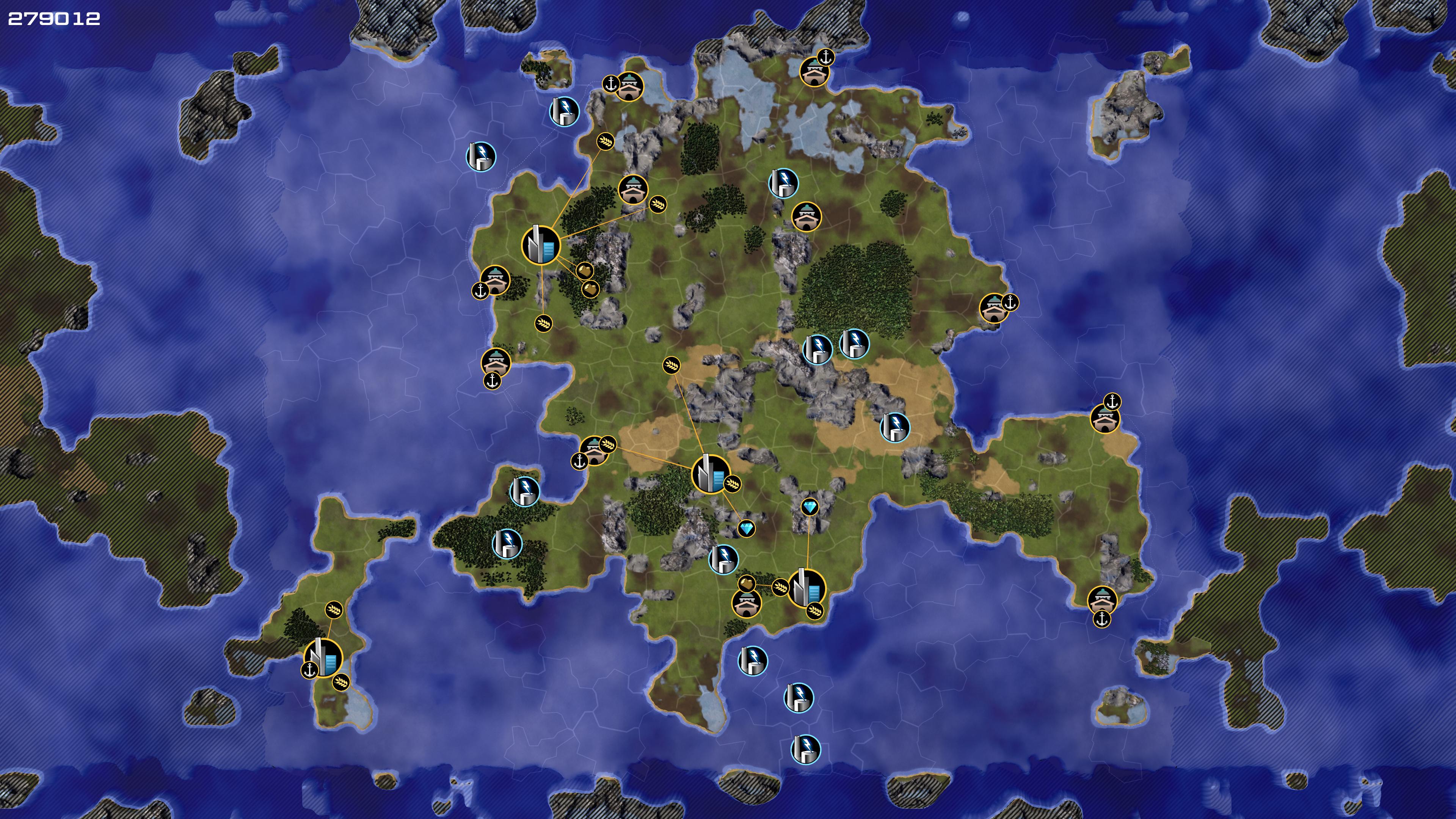
Task: Open the city connected to the wheat-badged fort
Action: [x=711, y=474]
